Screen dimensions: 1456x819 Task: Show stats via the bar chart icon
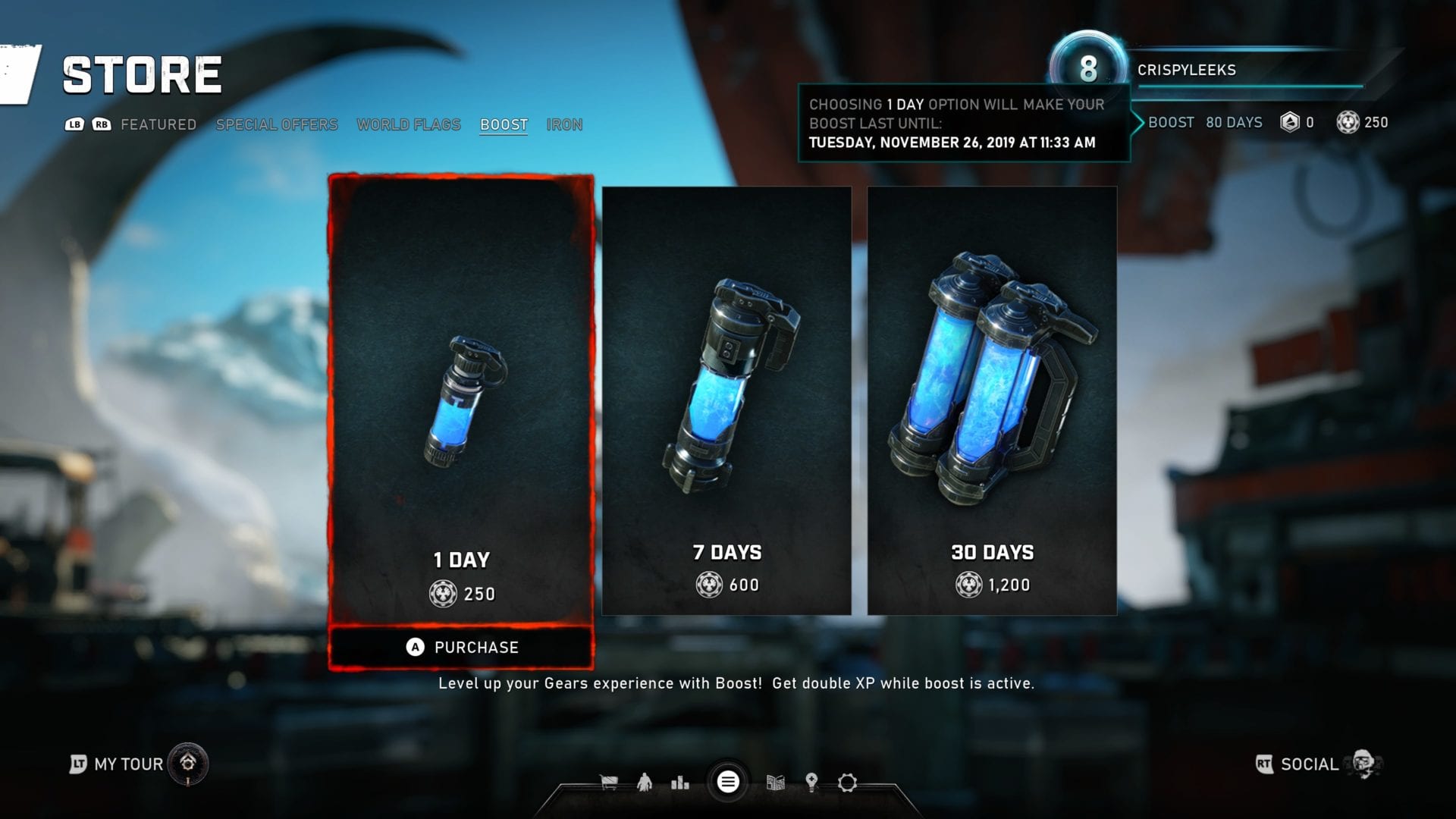click(x=680, y=783)
